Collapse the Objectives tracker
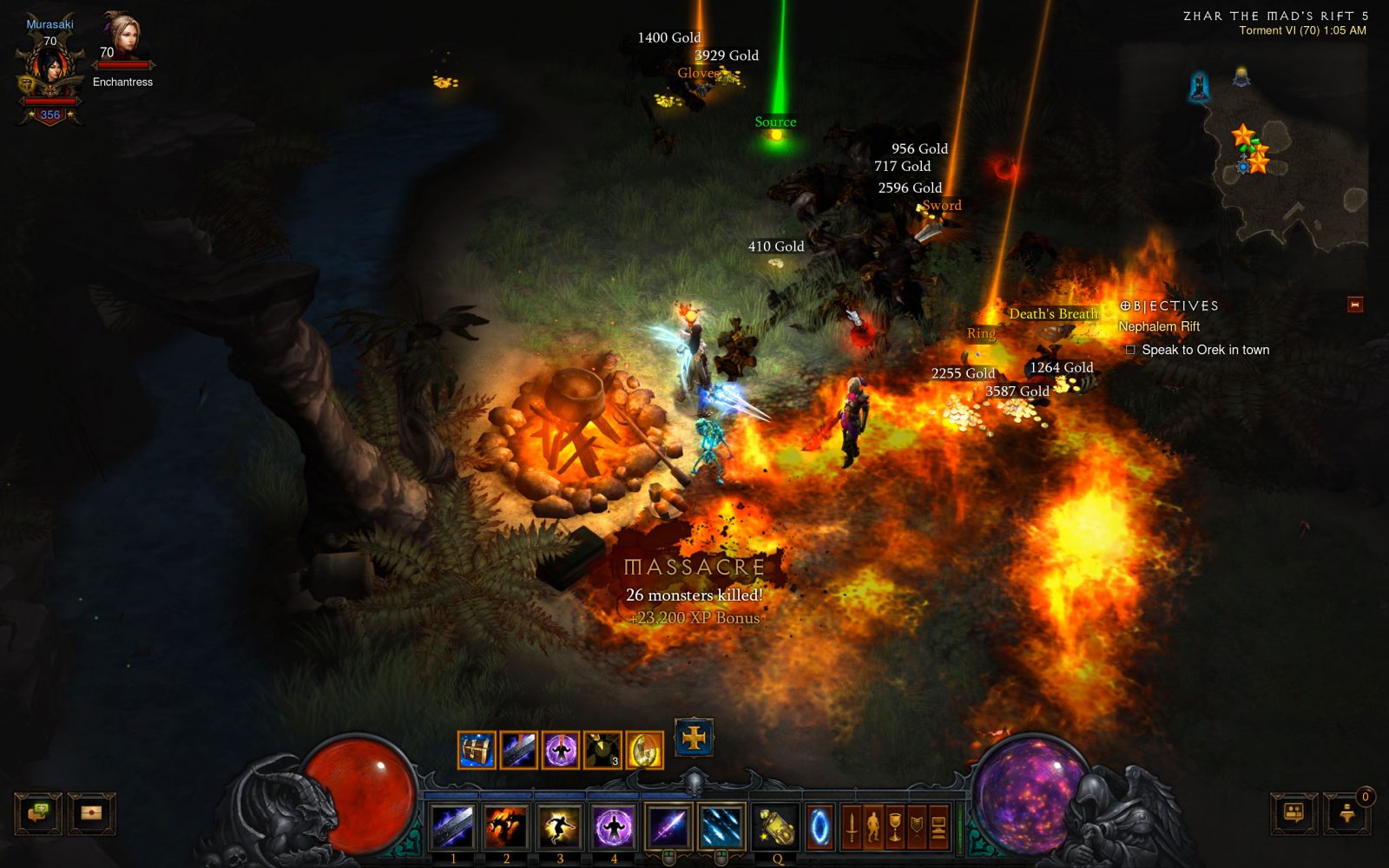The height and width of the screenshot is (868, 1389). tap(1354, 305)
